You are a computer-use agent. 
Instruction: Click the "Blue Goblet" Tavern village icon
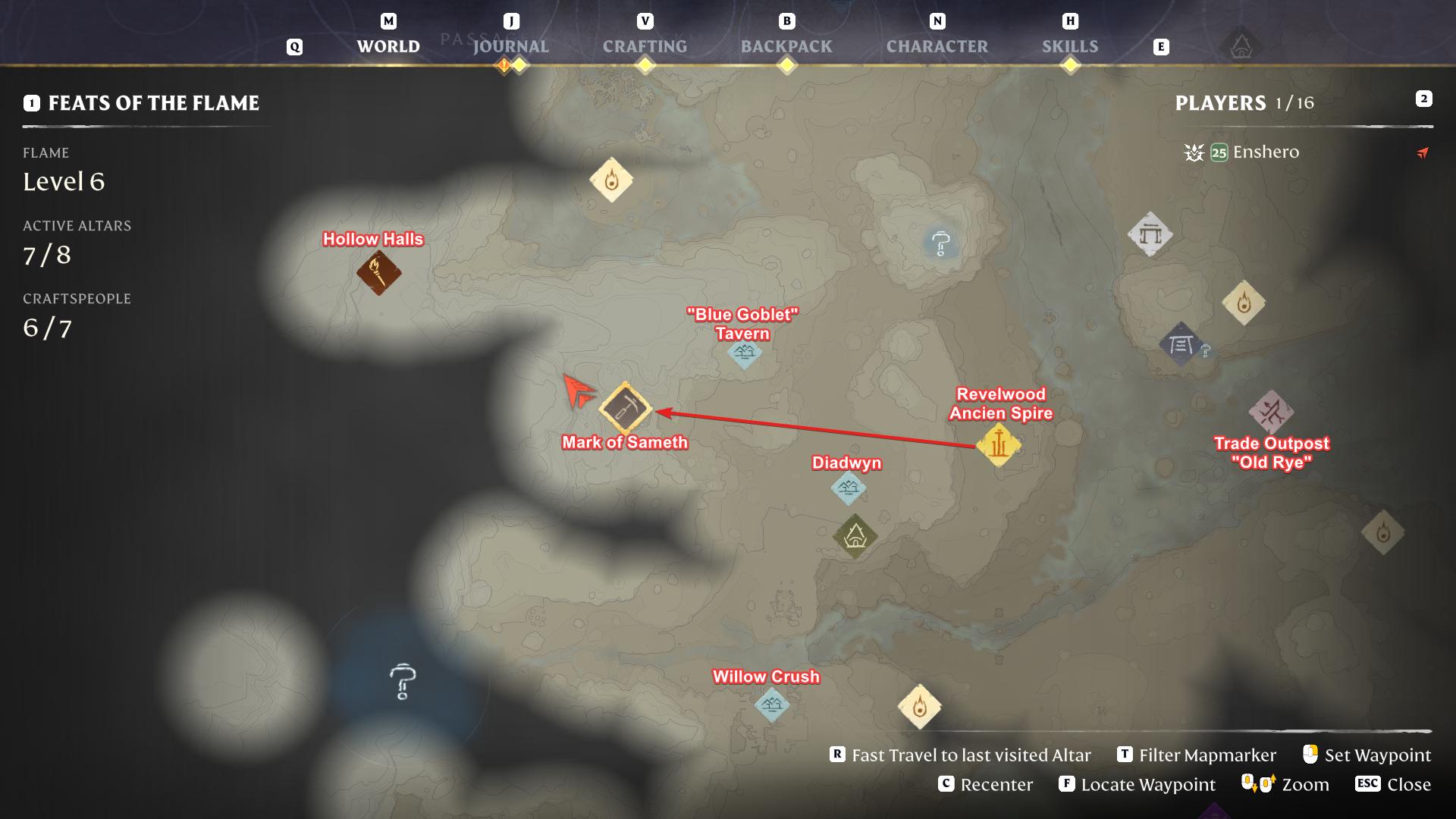point(743,353)
